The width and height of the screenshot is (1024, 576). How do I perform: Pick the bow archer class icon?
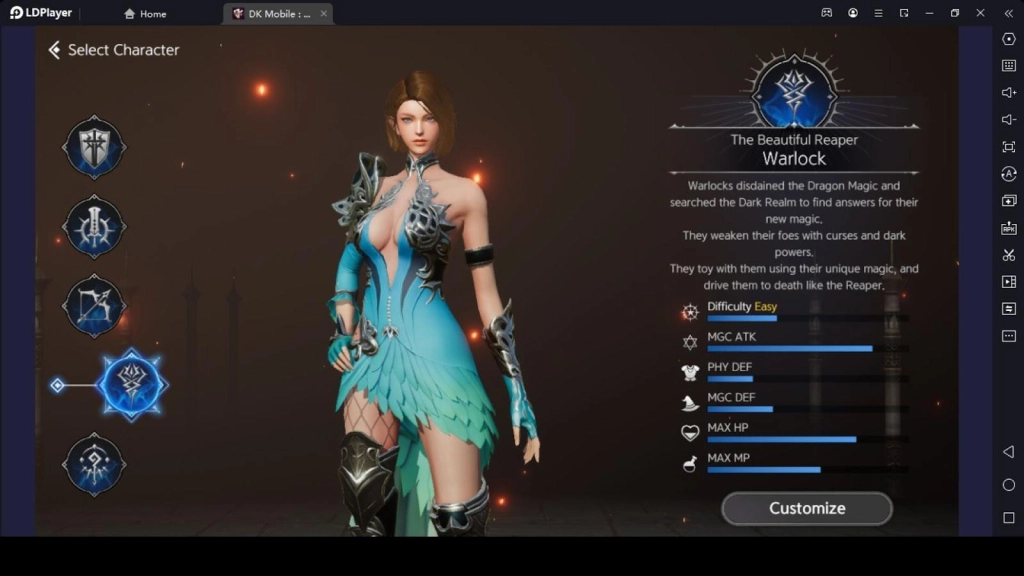coord(94,305)
